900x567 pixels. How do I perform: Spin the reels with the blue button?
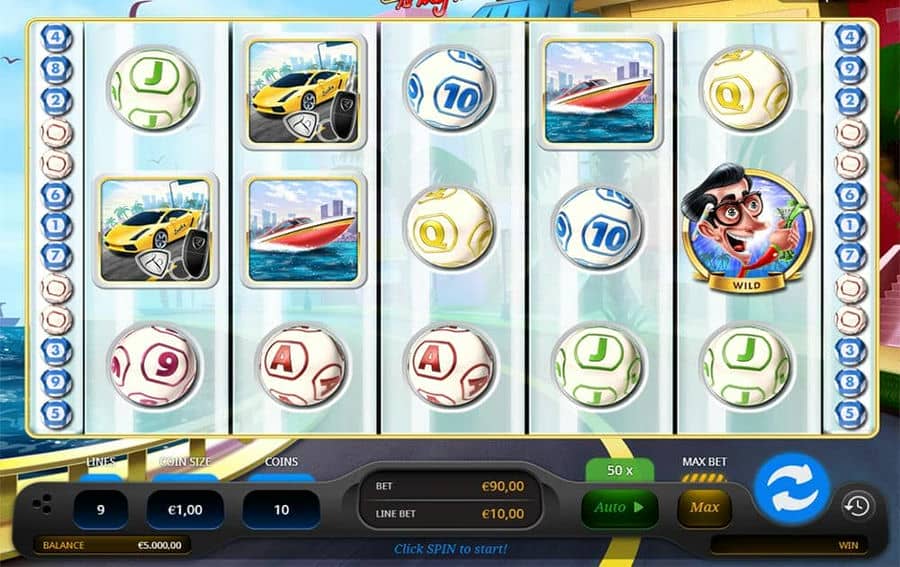792,489
